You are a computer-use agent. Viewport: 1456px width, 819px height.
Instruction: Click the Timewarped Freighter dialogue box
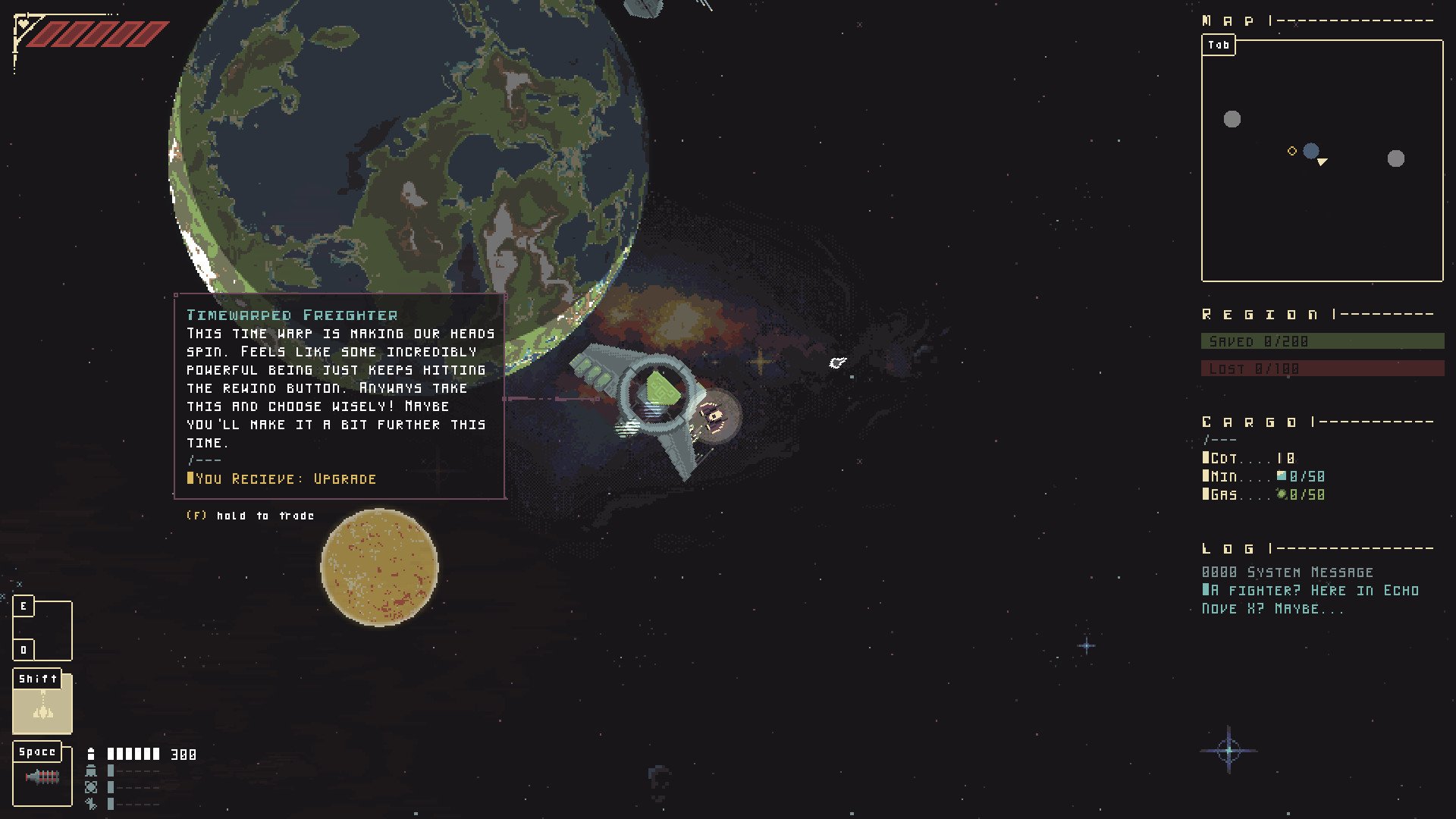(339, 396)
